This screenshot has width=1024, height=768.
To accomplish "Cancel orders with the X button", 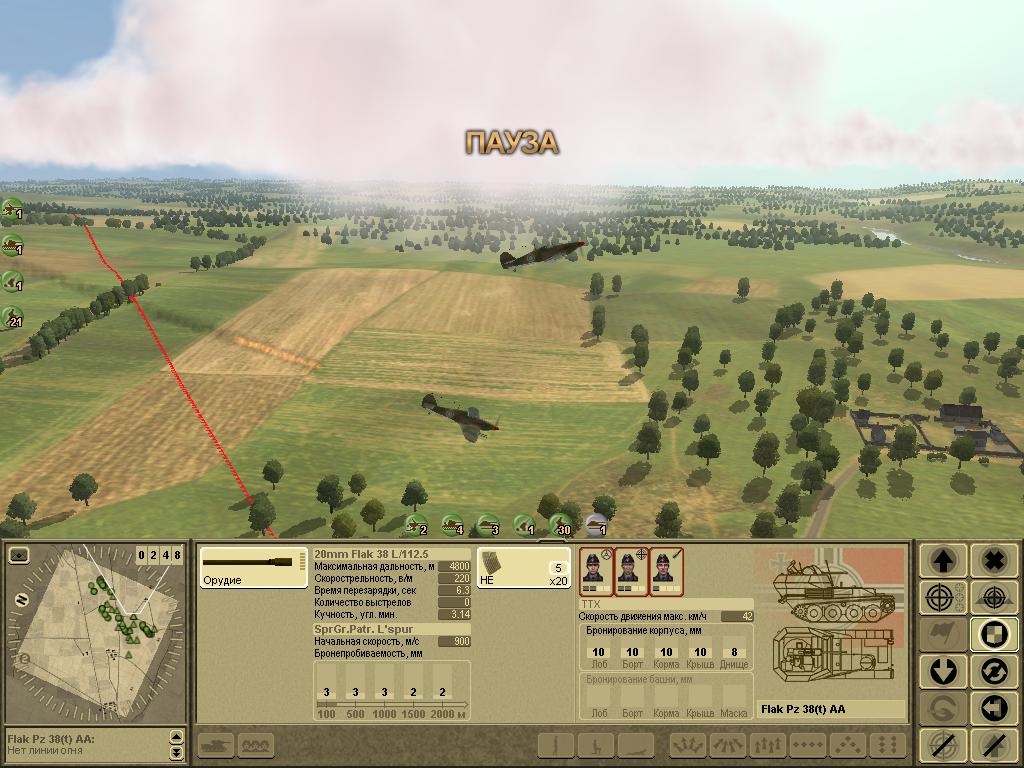I will click(993, 561).
